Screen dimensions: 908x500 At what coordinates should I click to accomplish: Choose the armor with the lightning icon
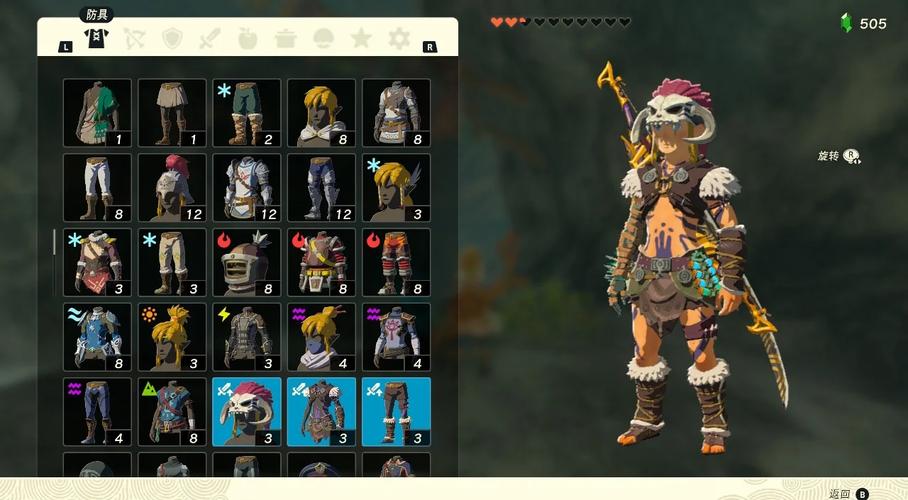click(x=246, y=337)
